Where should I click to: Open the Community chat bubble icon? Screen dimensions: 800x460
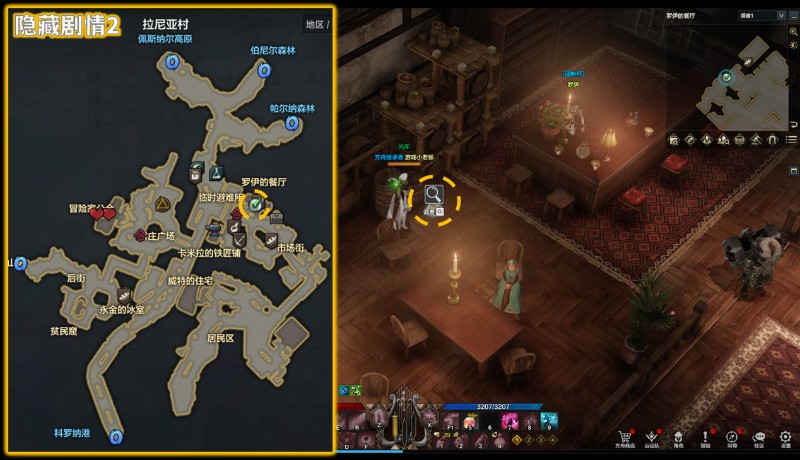click(759, 437)
